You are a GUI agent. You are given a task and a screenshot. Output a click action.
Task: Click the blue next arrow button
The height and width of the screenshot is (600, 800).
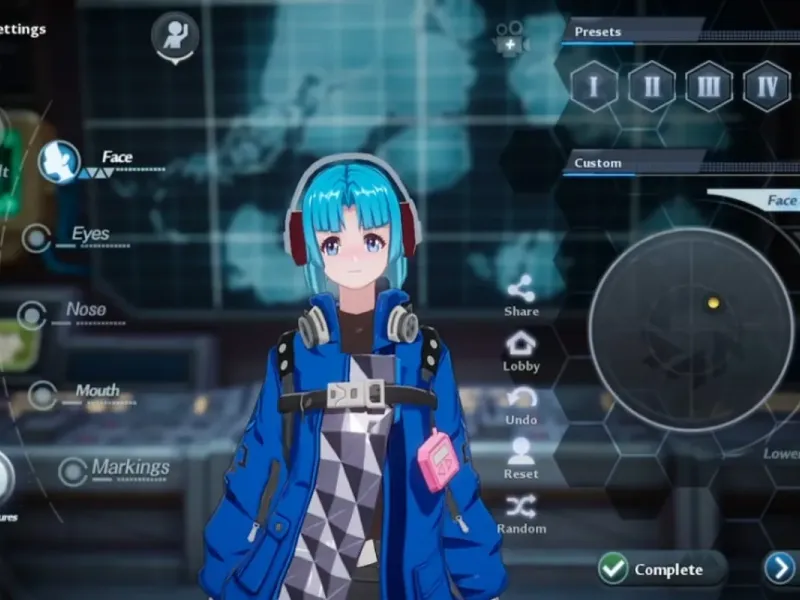pyautogui.click(x=780, y=568)
